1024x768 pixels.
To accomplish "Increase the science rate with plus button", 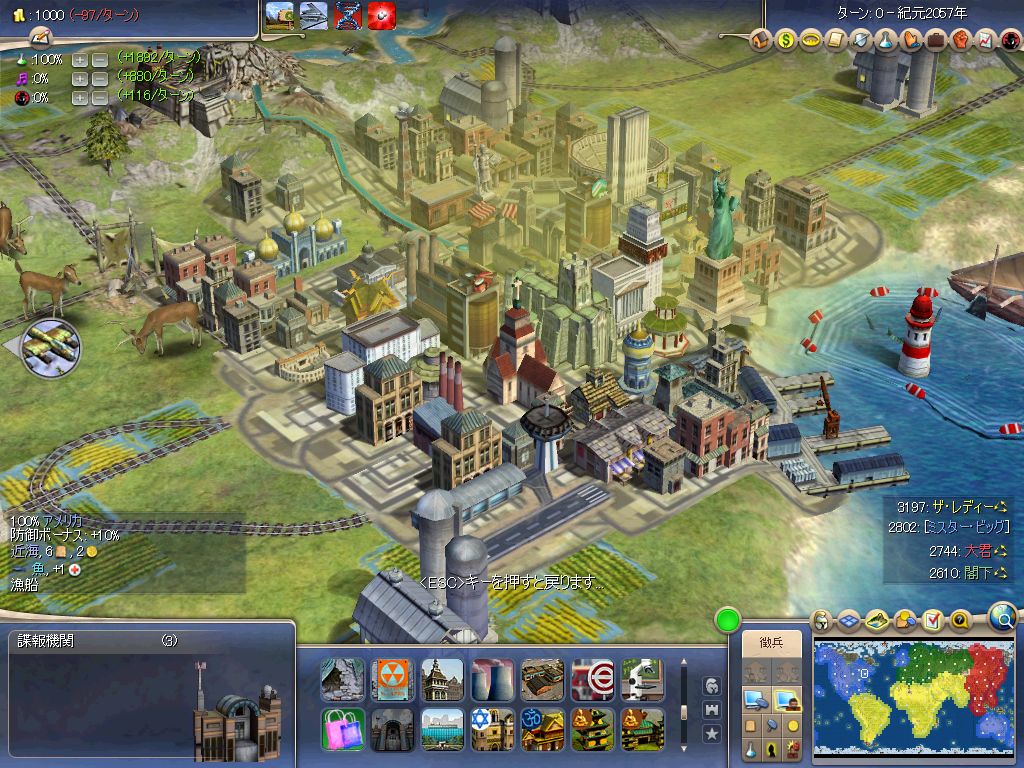I will click(80, 60).
